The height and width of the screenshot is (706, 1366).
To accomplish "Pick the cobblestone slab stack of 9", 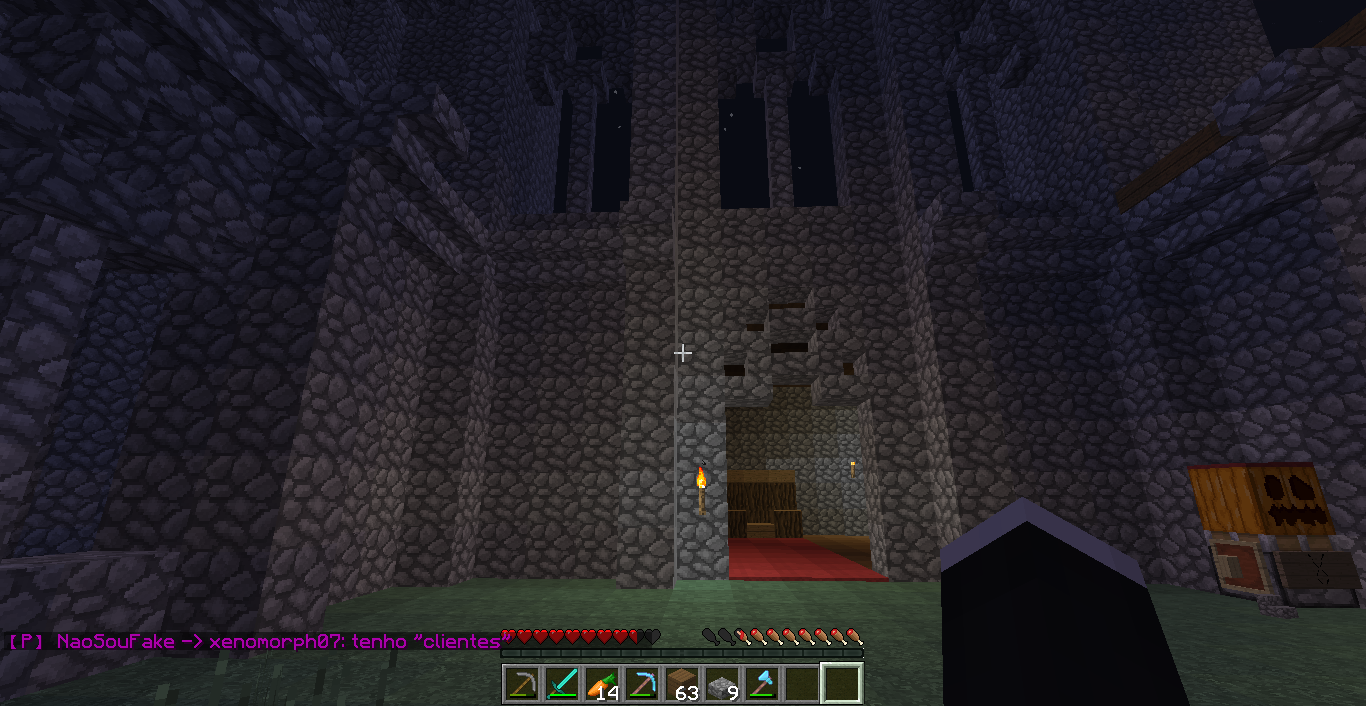I will (x=722, y=684).
